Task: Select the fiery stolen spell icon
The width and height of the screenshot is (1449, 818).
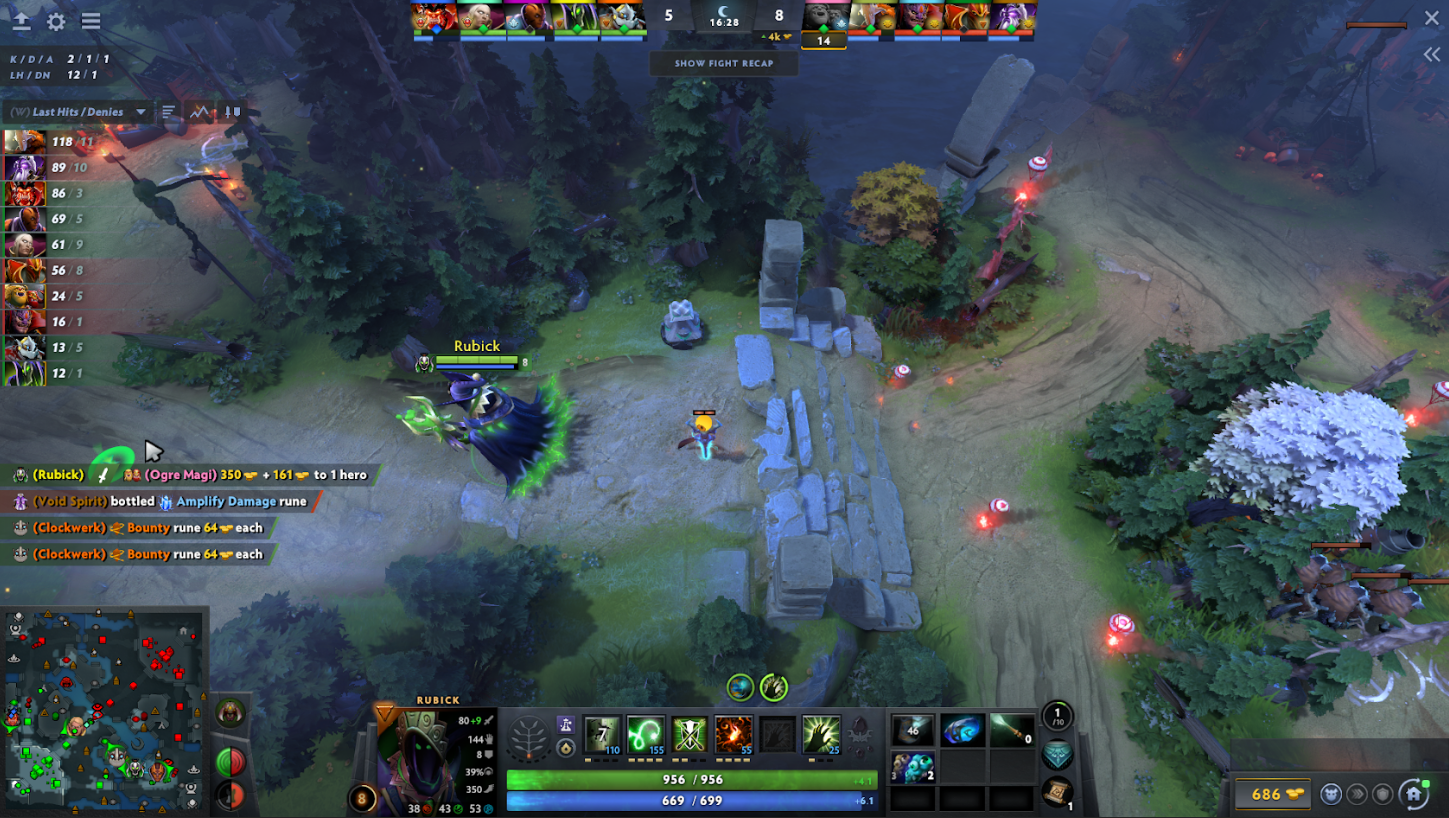Action: (733, 734)
